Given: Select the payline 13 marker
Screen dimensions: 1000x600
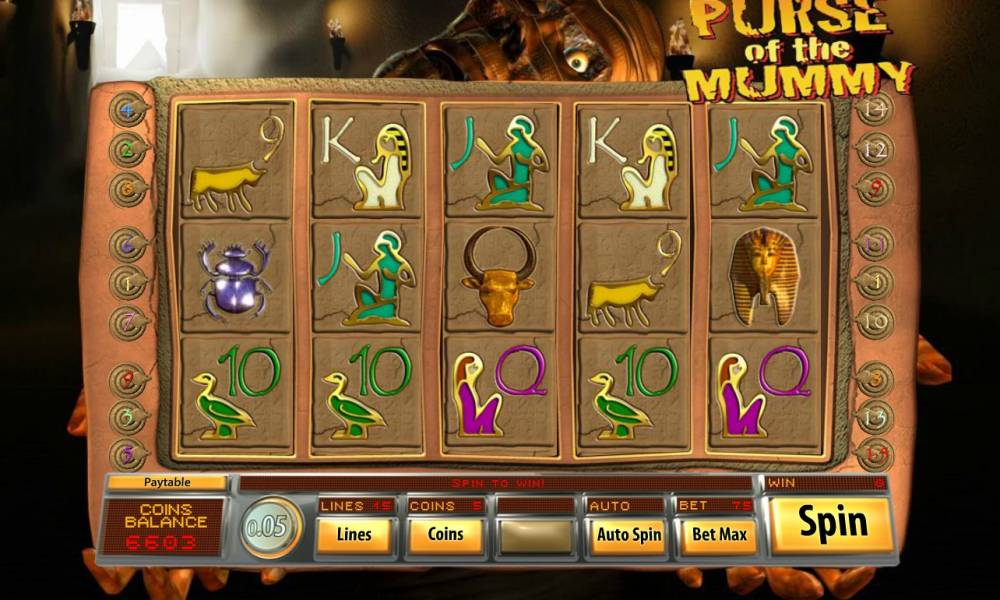Looking at the screenshot, I should click(x=874, y=415).
